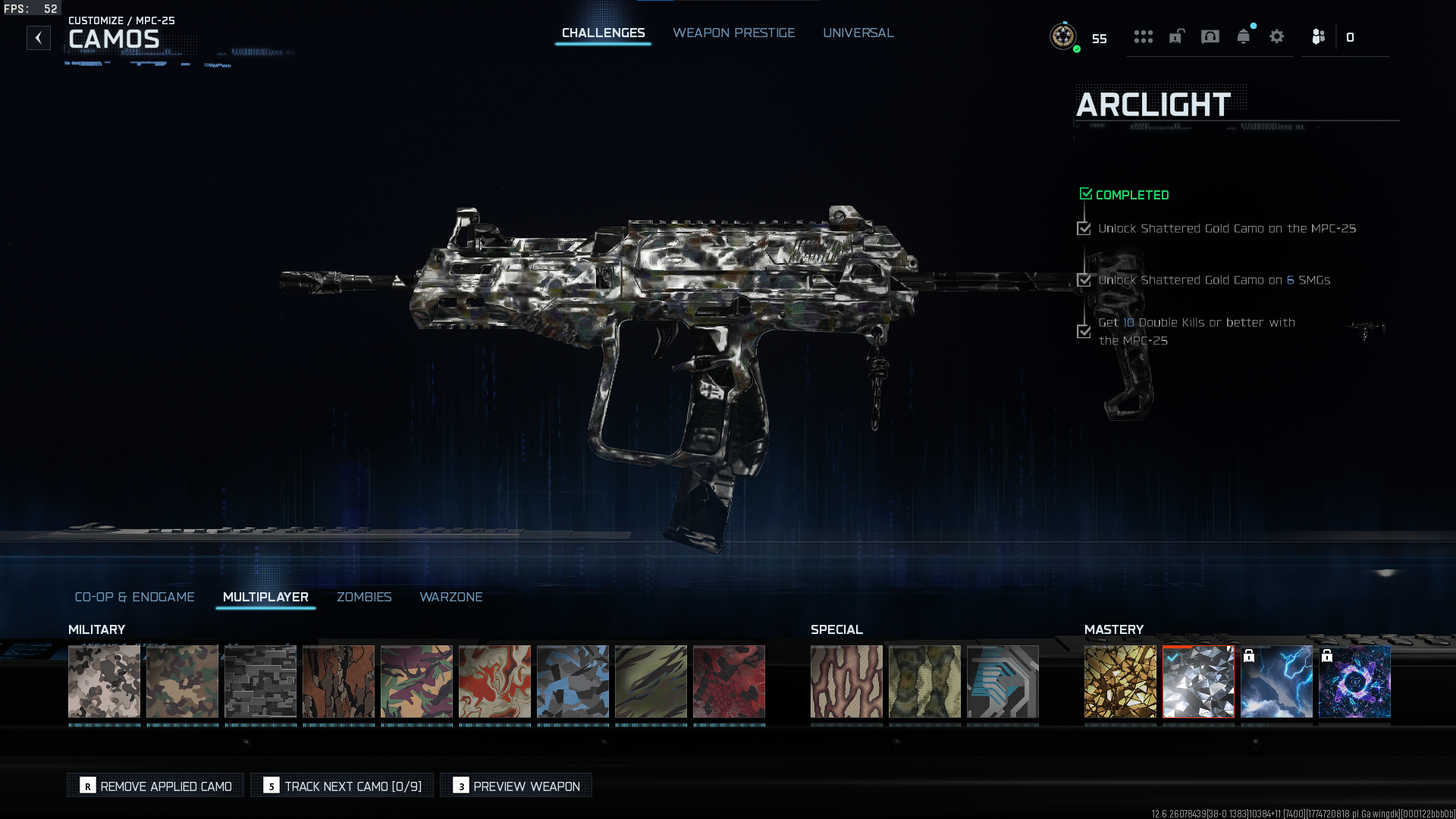Choose the Multiplayer camo category
Image resolution: width=1456 pixels, height=819 pixels.
click(265, 597)
